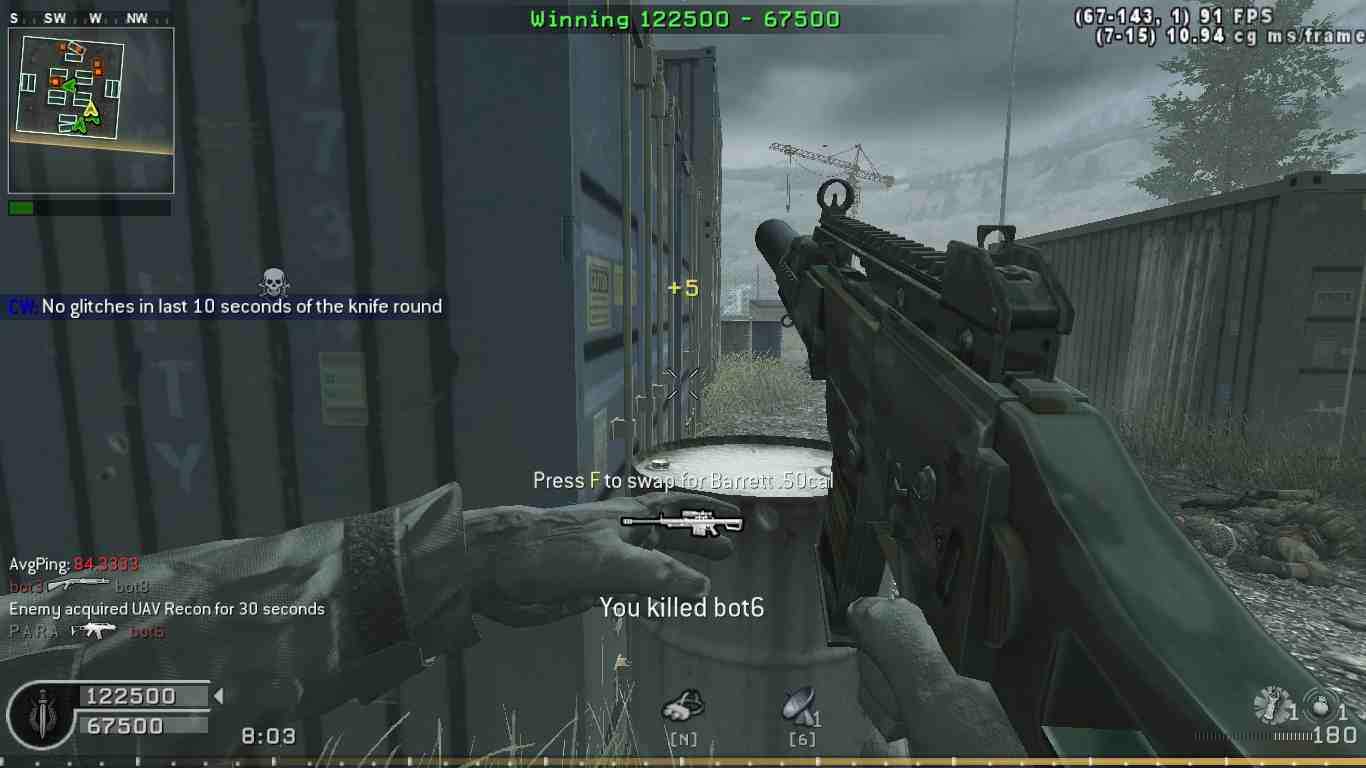Screen dimensions: 1366x768
Task: Click the team faction emblem
Action: pyautogui.click(x=41, y=715)
